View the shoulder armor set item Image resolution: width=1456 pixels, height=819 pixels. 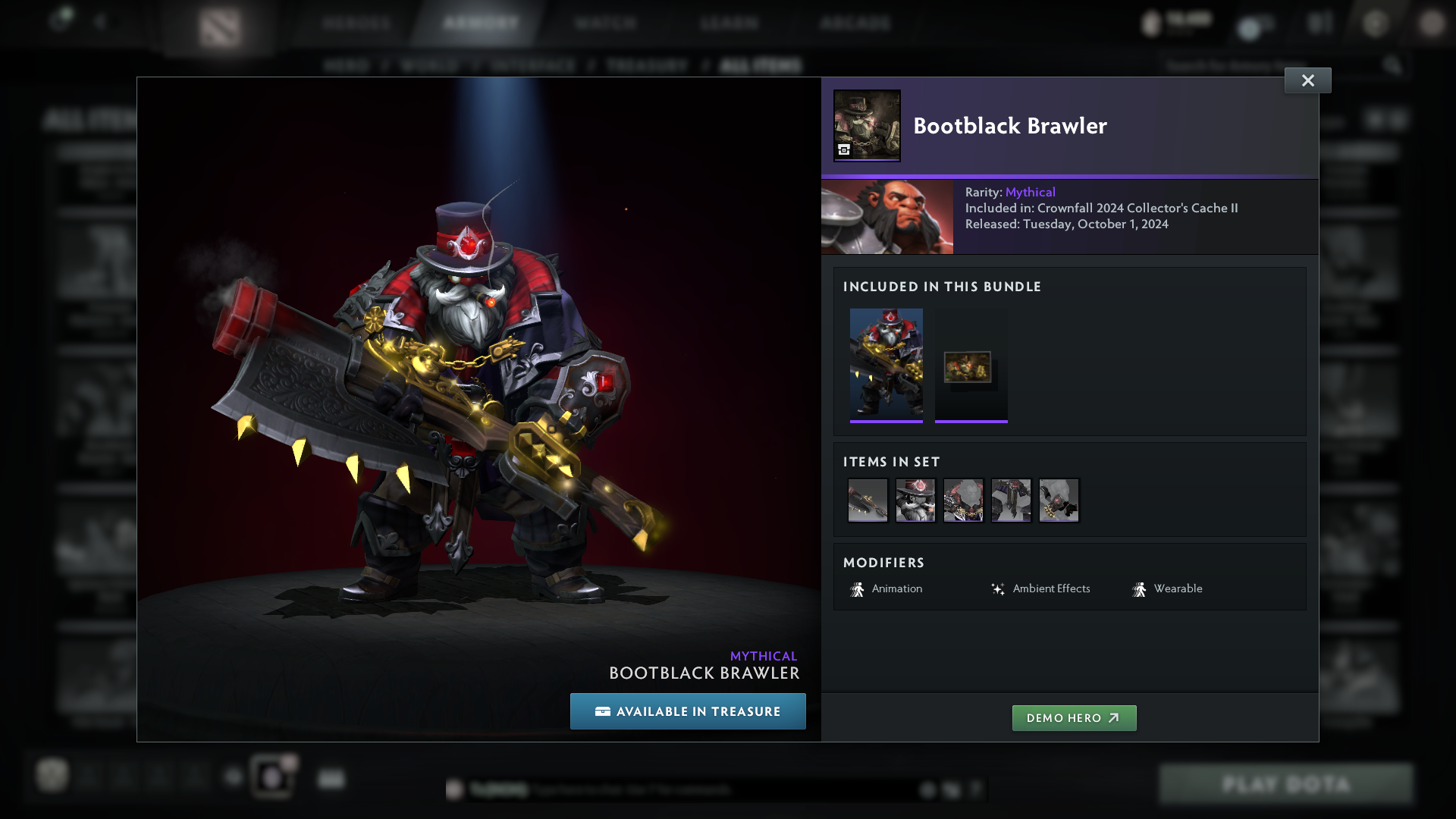pyautogui.click(x=963, y=500)
